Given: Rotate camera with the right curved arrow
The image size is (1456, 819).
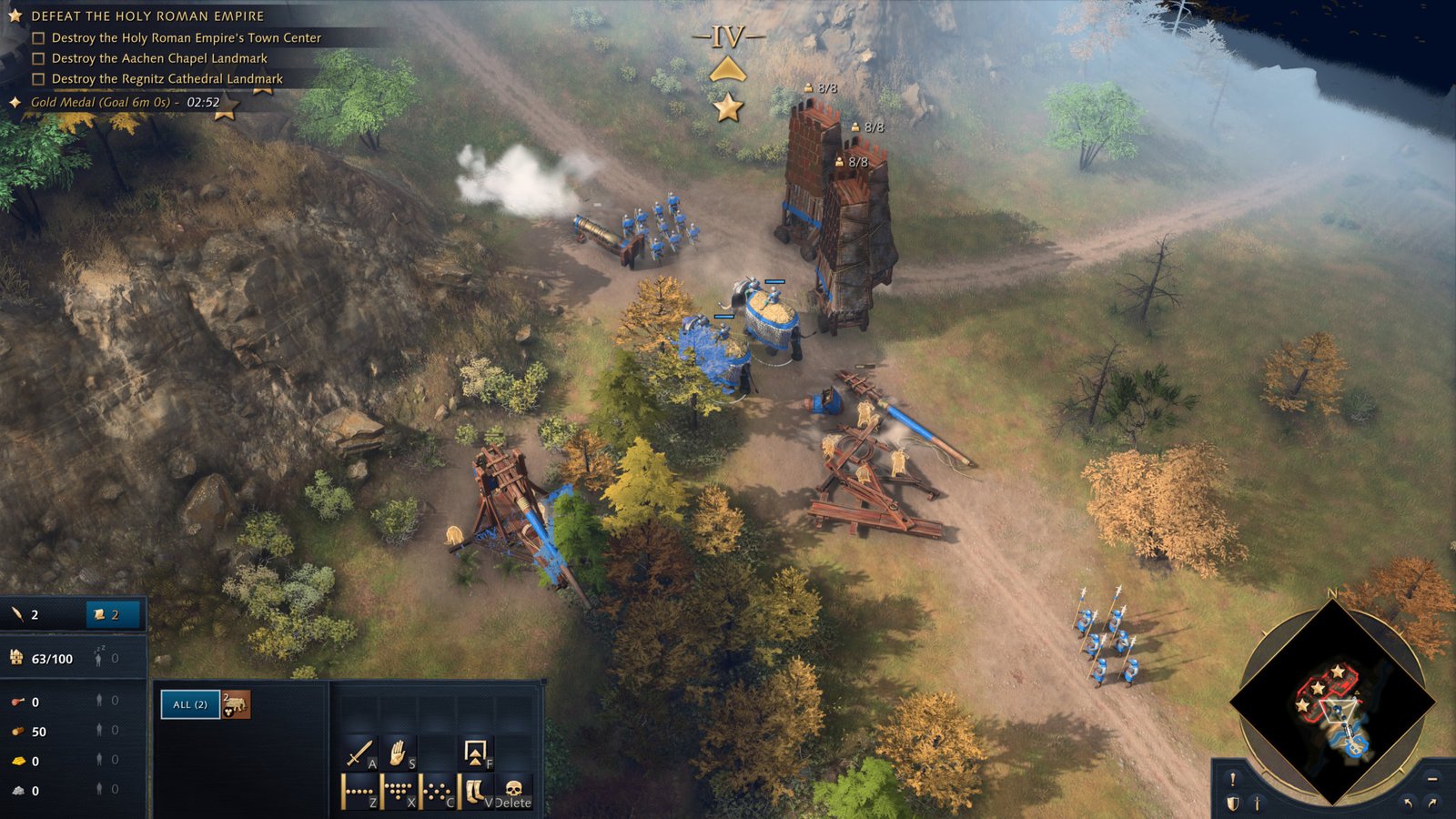Looking at the screenshot, I should (1433, 803).
